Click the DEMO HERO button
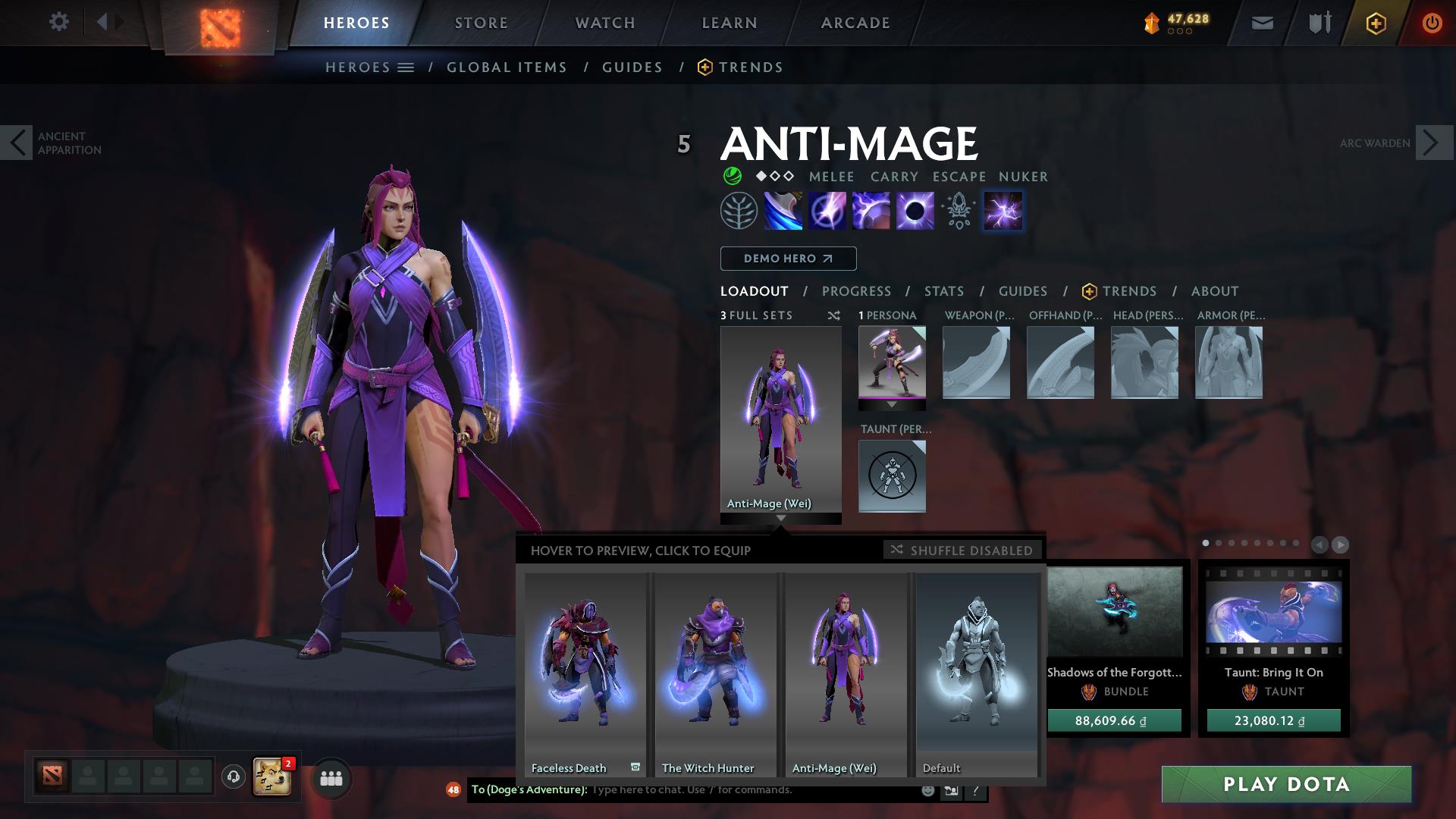Image resolution: width=1456 pixels, height=819 pixels. point(787,259)
